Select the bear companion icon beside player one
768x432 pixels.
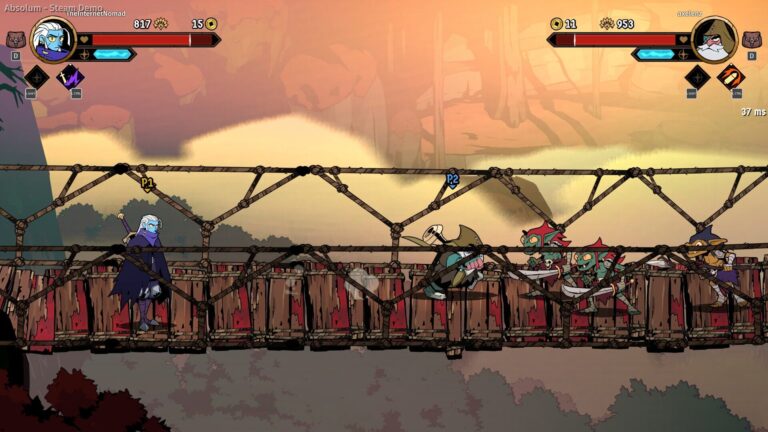15,40
